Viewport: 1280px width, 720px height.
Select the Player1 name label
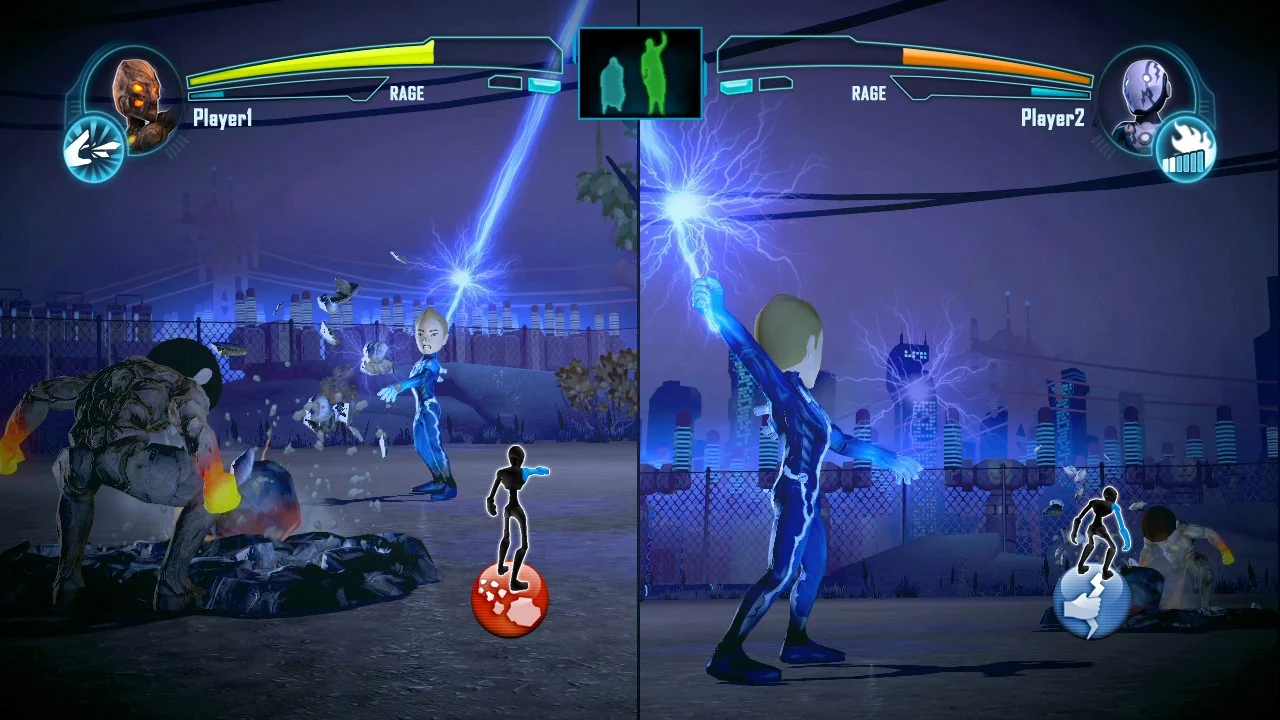pyautogui.click(x=222, y=118)
